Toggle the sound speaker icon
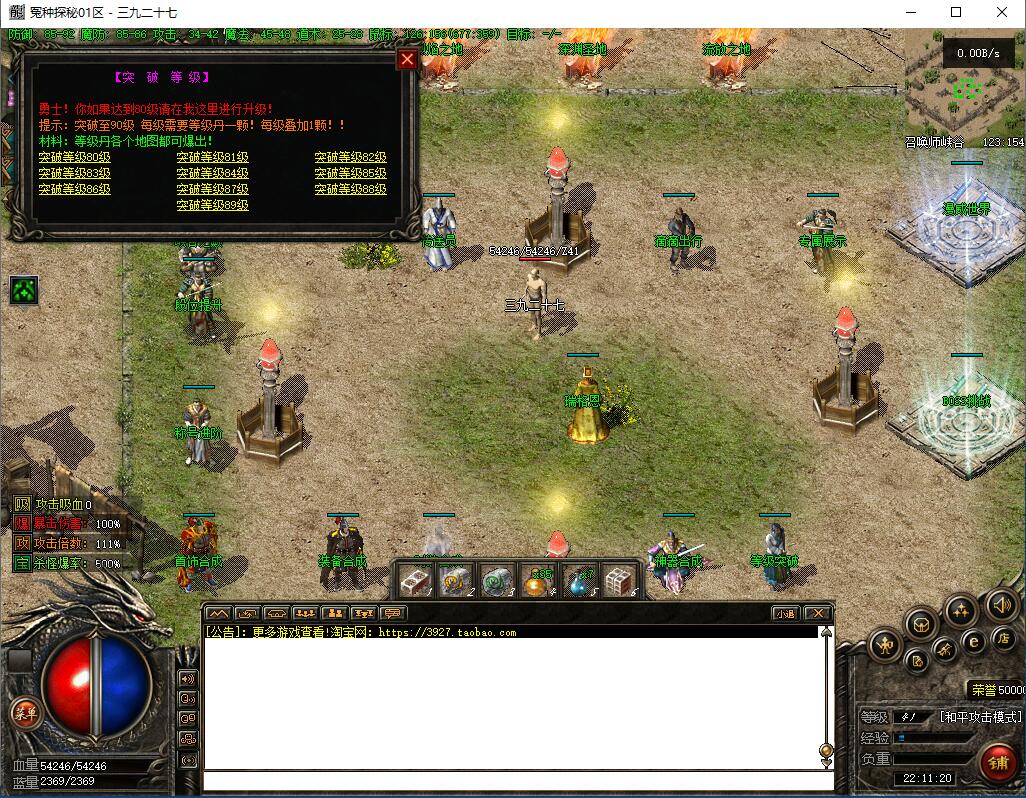Viewport: 1026px width, 798px height. coord(1001,604)
